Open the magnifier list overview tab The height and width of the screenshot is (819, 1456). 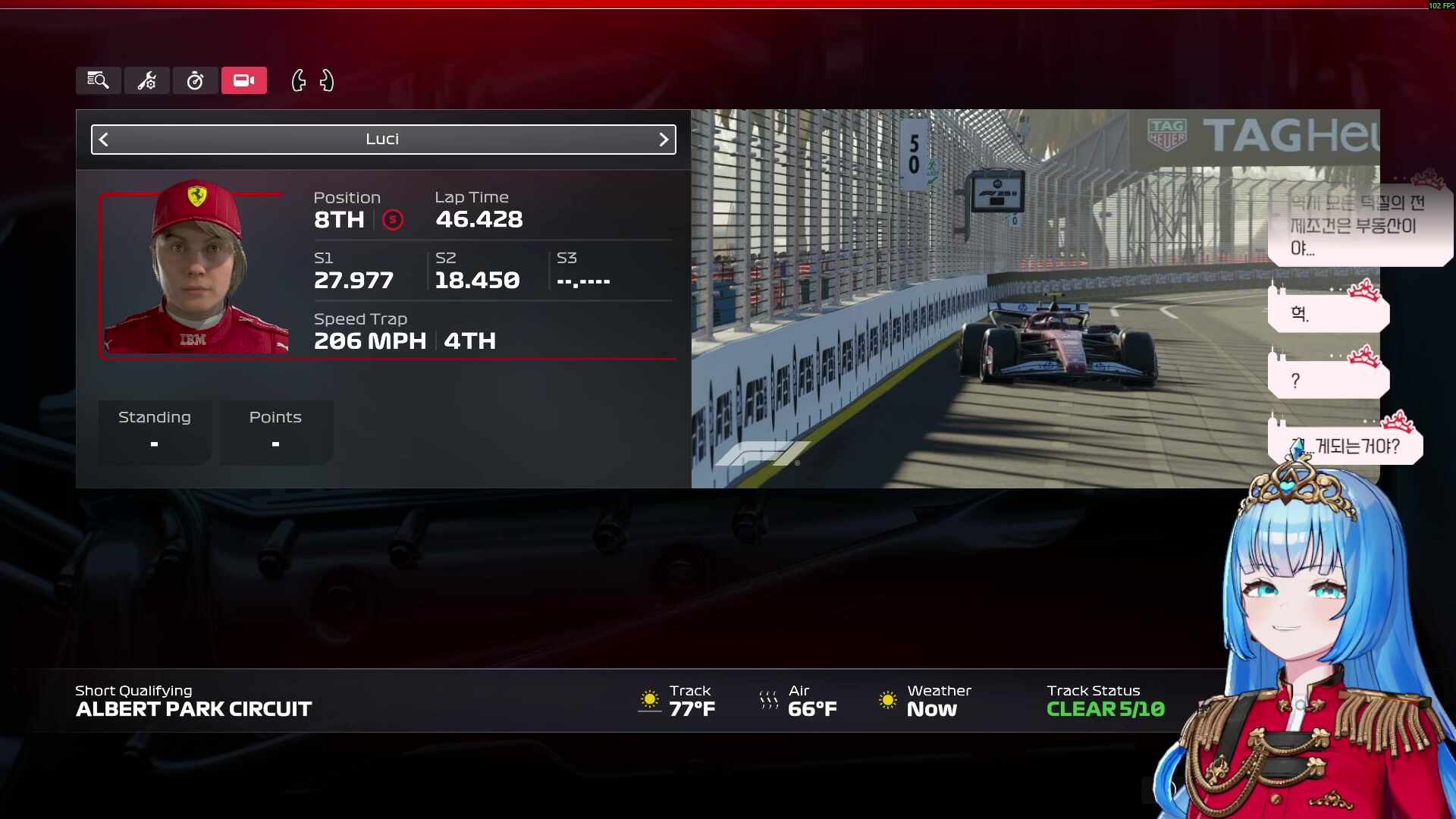[98, 80]
